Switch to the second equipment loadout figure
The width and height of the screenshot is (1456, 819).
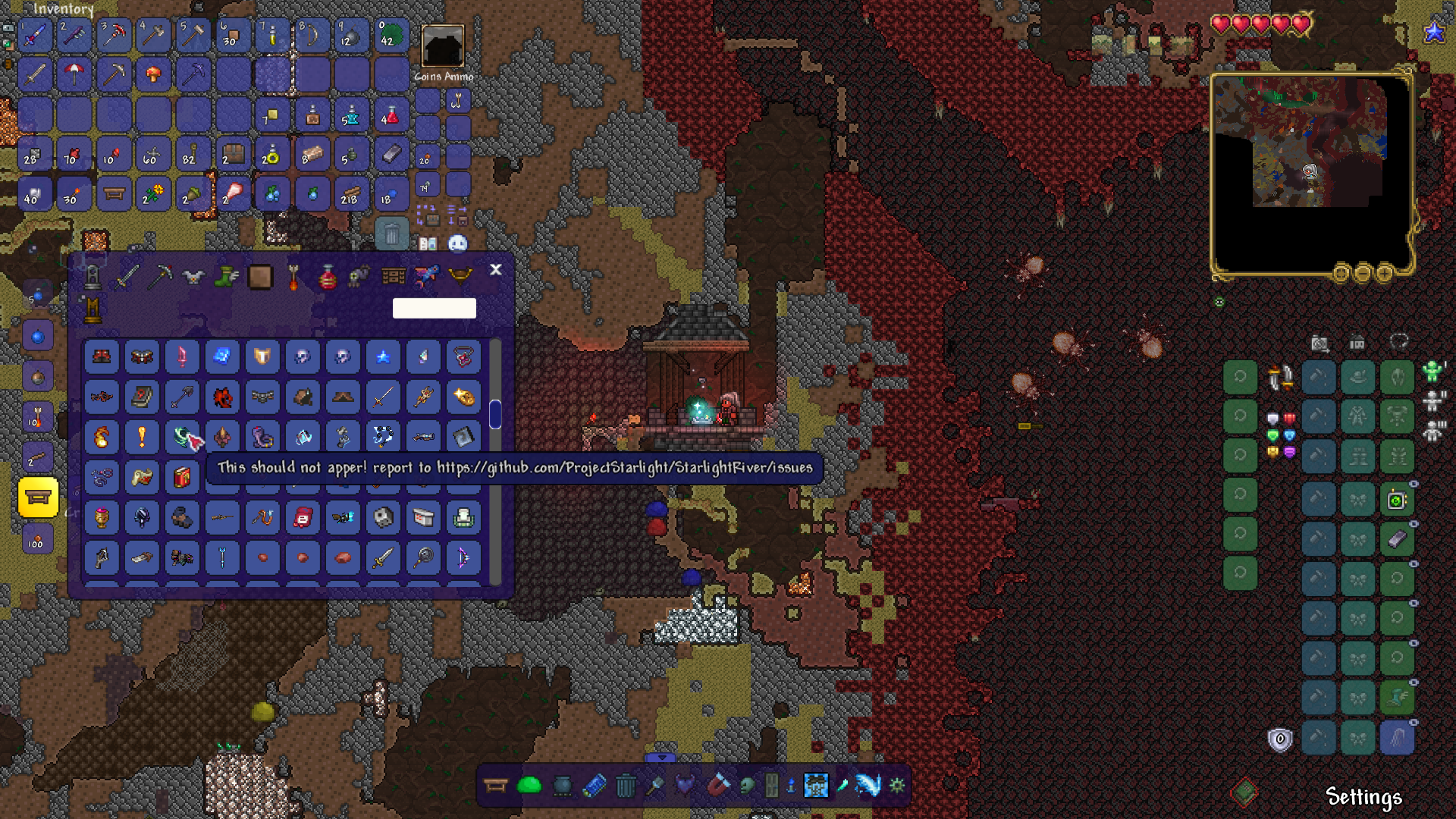click(x=1434, y=400)
